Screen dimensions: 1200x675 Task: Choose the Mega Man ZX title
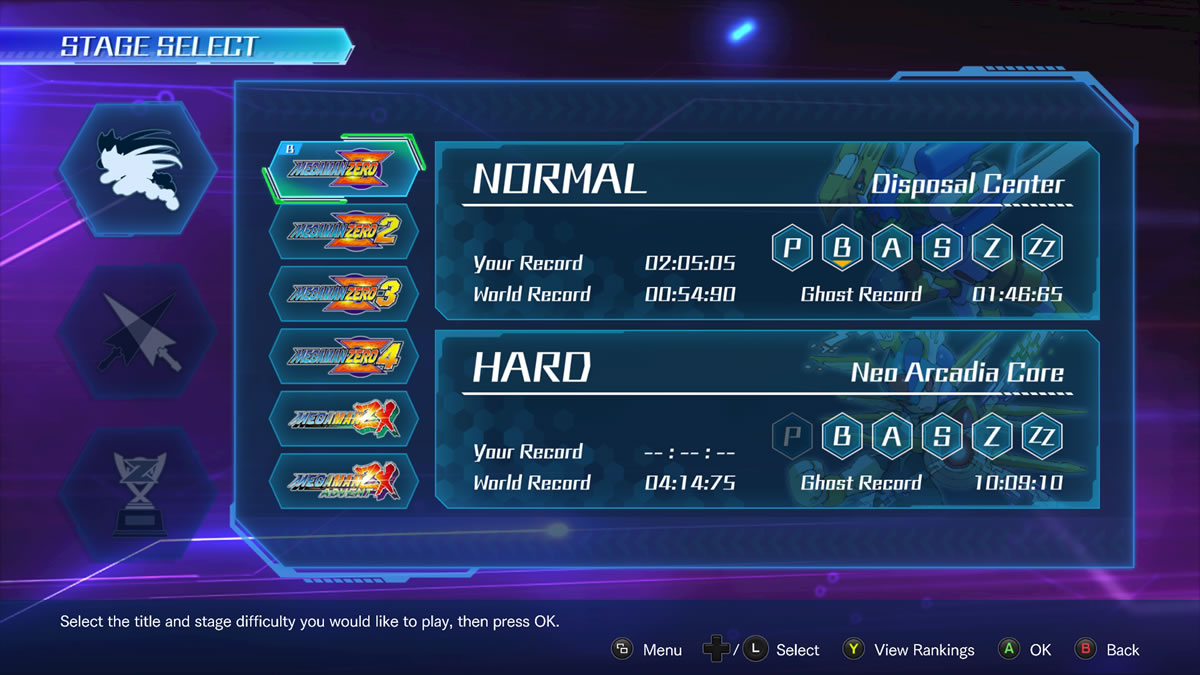pos(343,418)
